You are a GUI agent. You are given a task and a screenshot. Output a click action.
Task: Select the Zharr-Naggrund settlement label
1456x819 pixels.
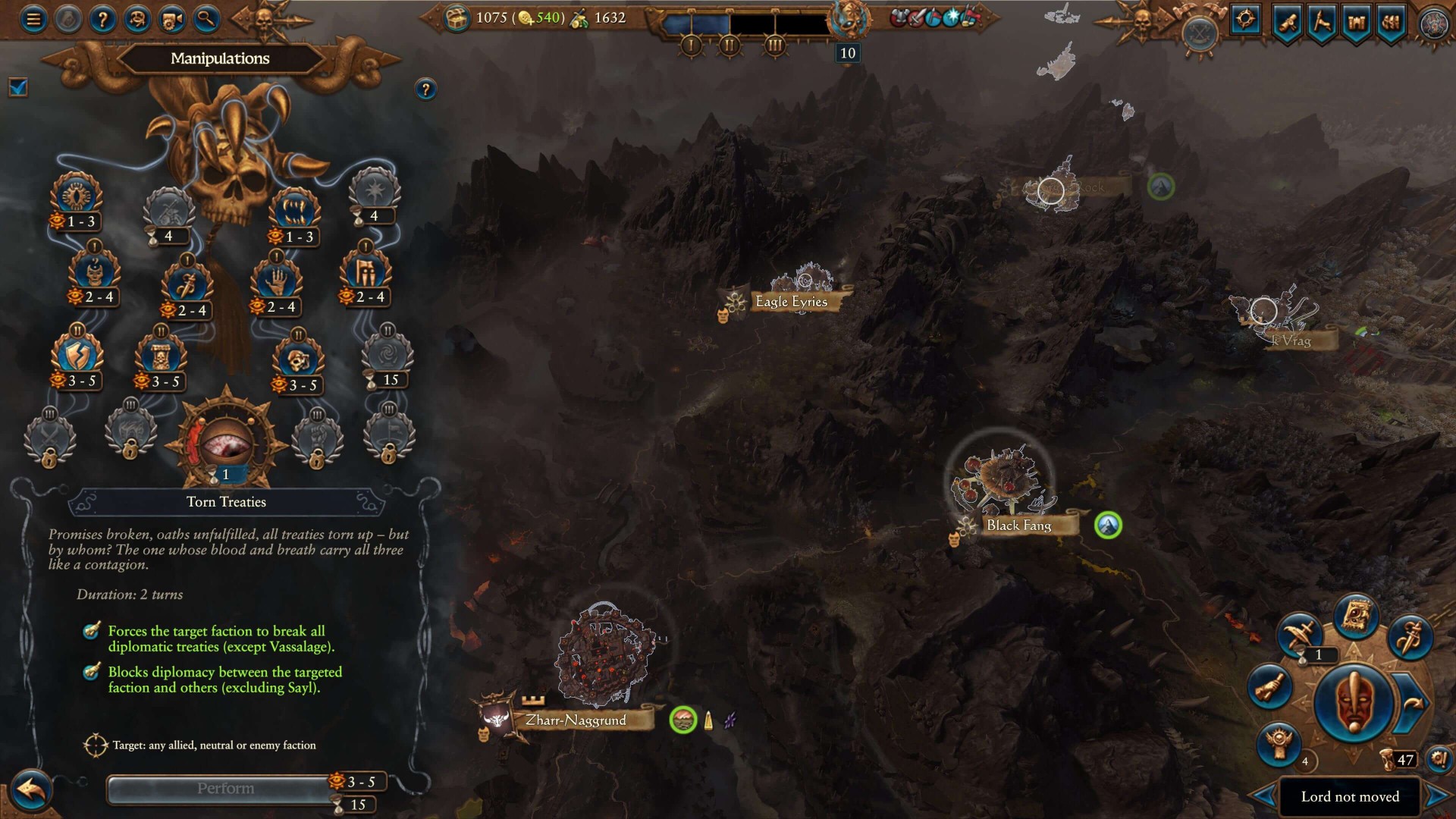coord(575,720)
